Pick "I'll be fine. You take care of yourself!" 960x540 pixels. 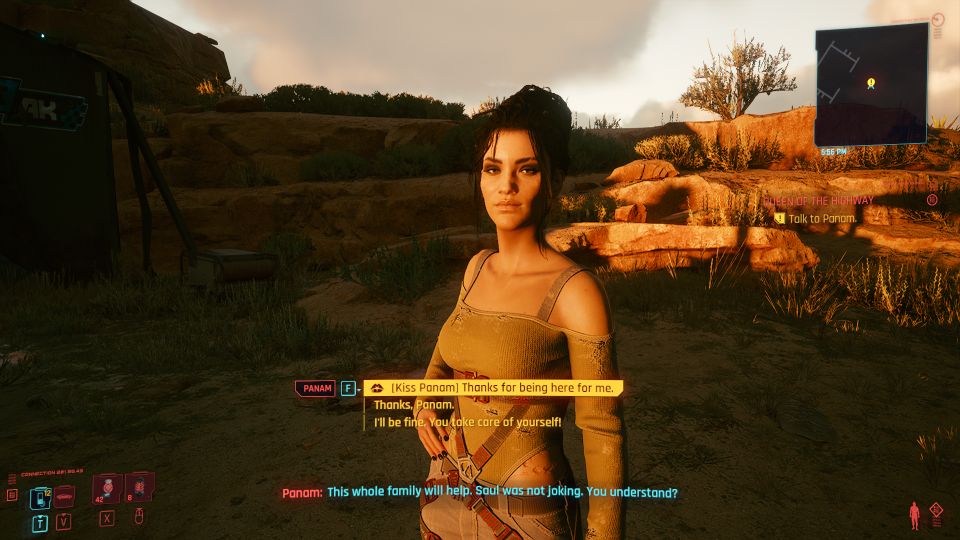(468, 422)
